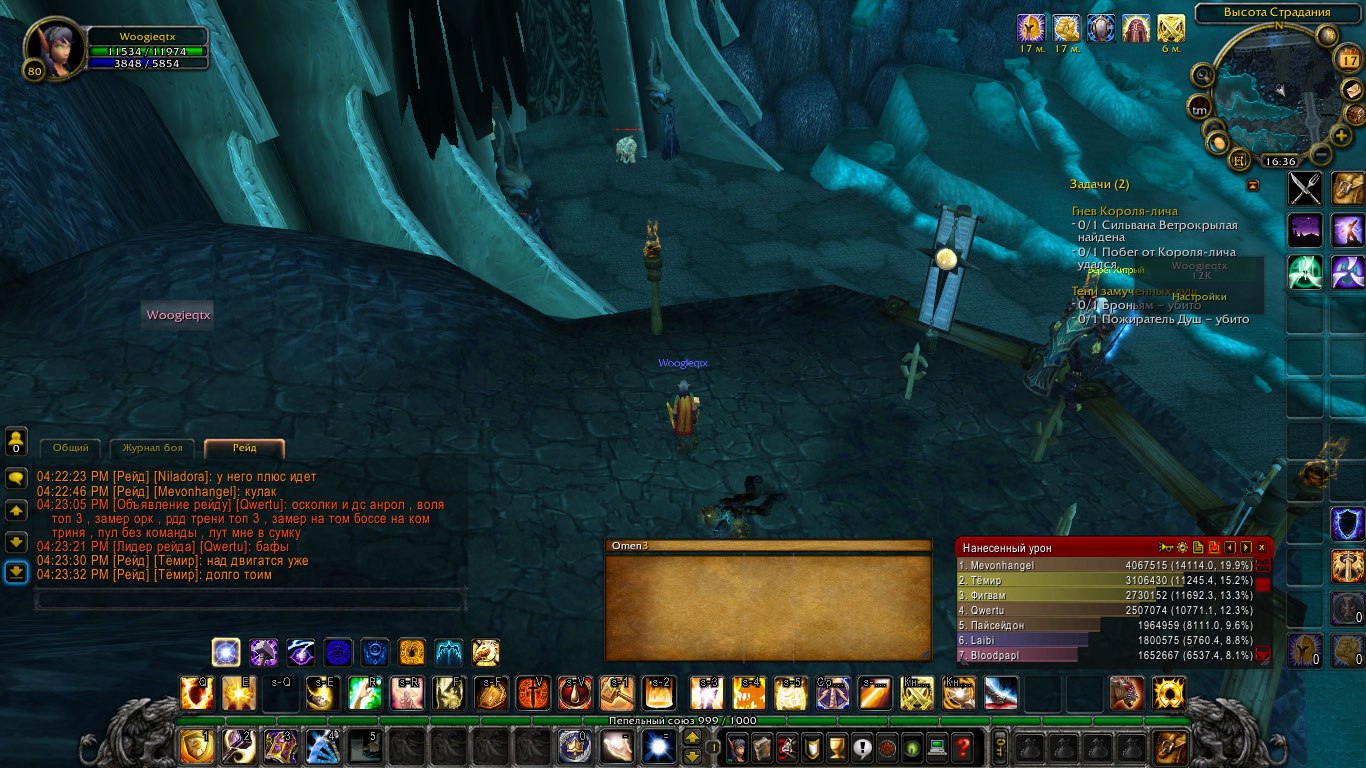
Task: Zoom in the minimap with plus button
Action: (1341, 135)
